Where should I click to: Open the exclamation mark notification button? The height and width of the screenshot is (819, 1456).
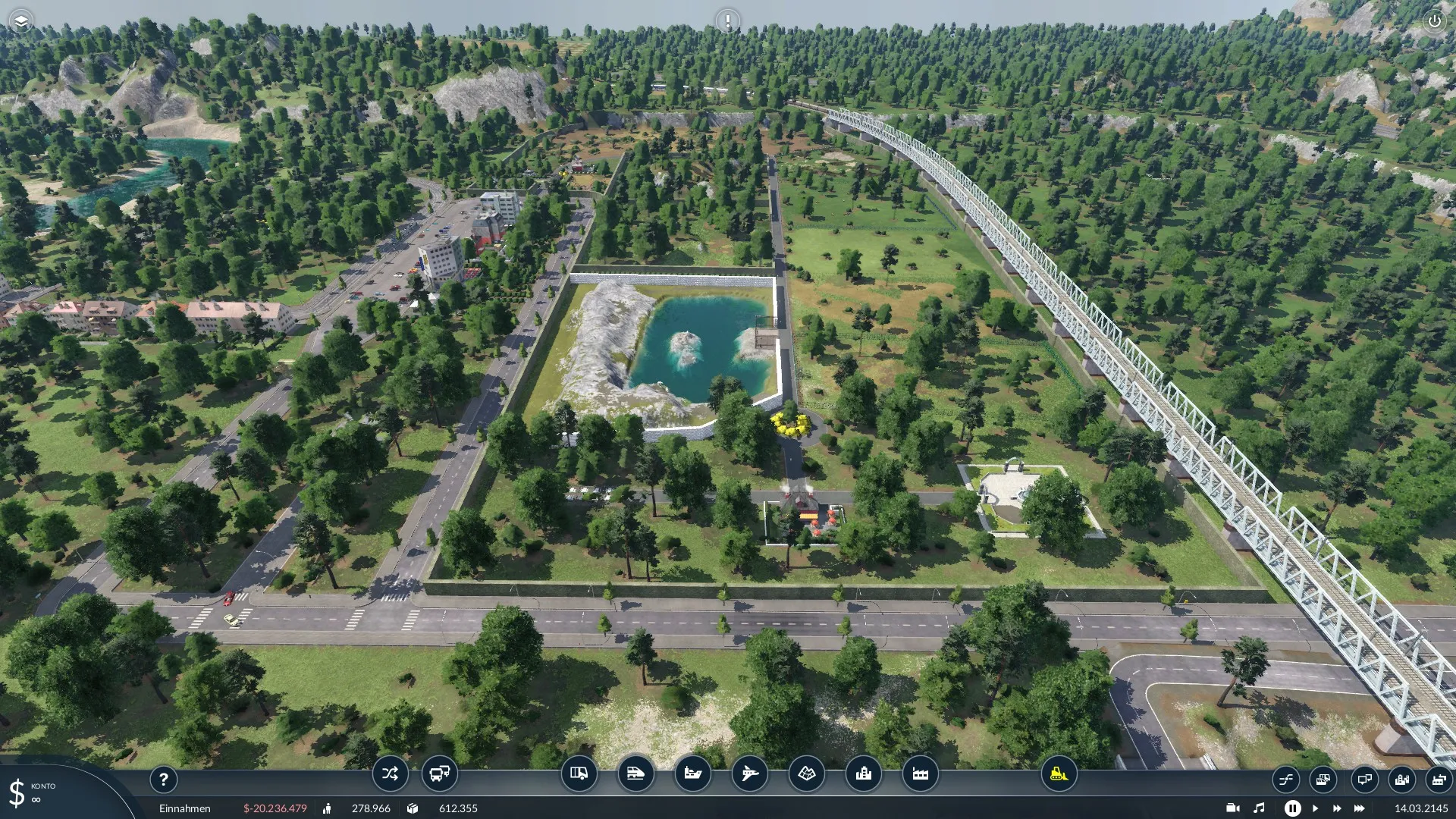coord(727,21)
